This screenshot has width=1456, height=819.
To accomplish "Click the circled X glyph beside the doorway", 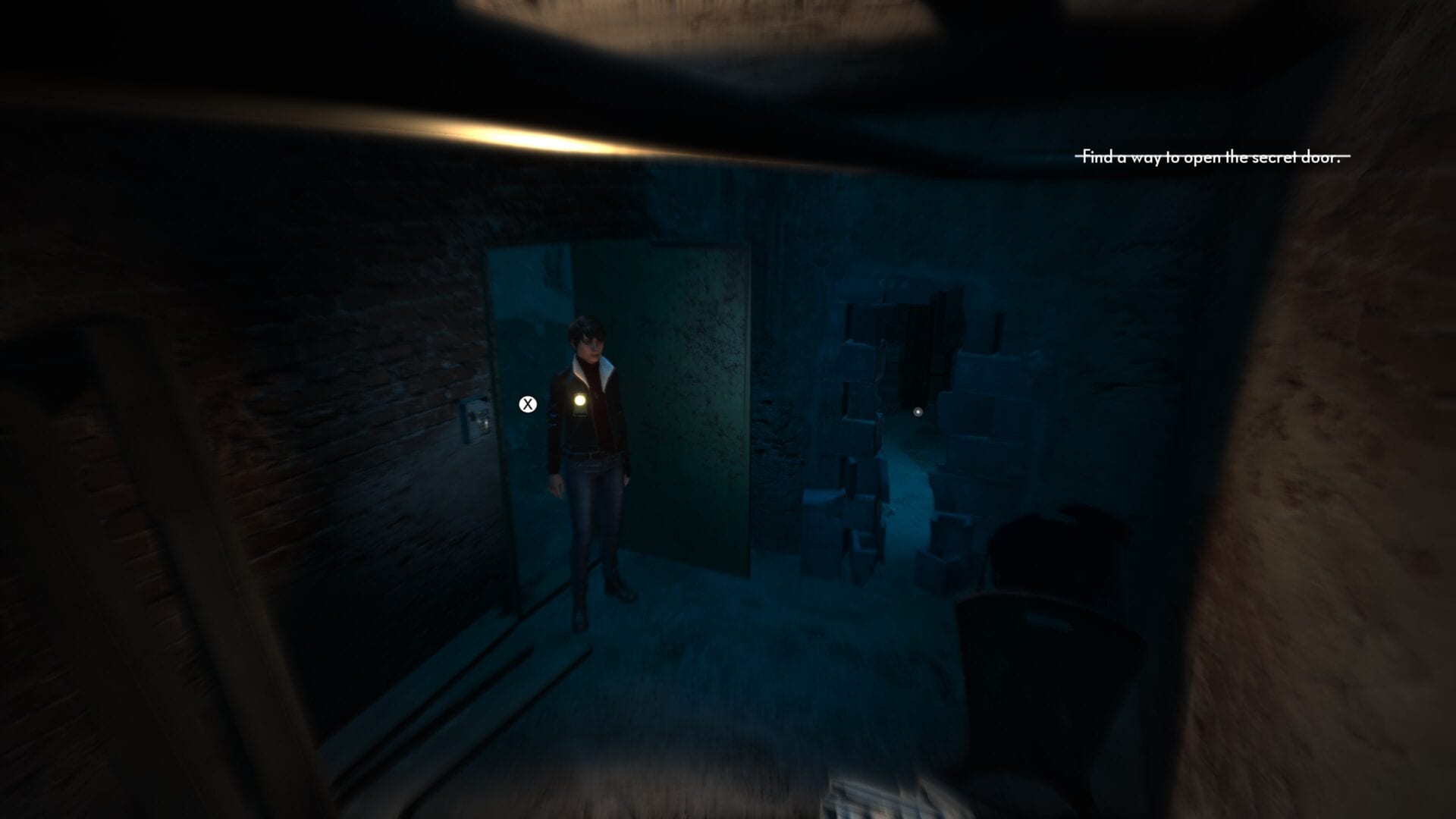I will pyautogui.click(x=527, y=404).
